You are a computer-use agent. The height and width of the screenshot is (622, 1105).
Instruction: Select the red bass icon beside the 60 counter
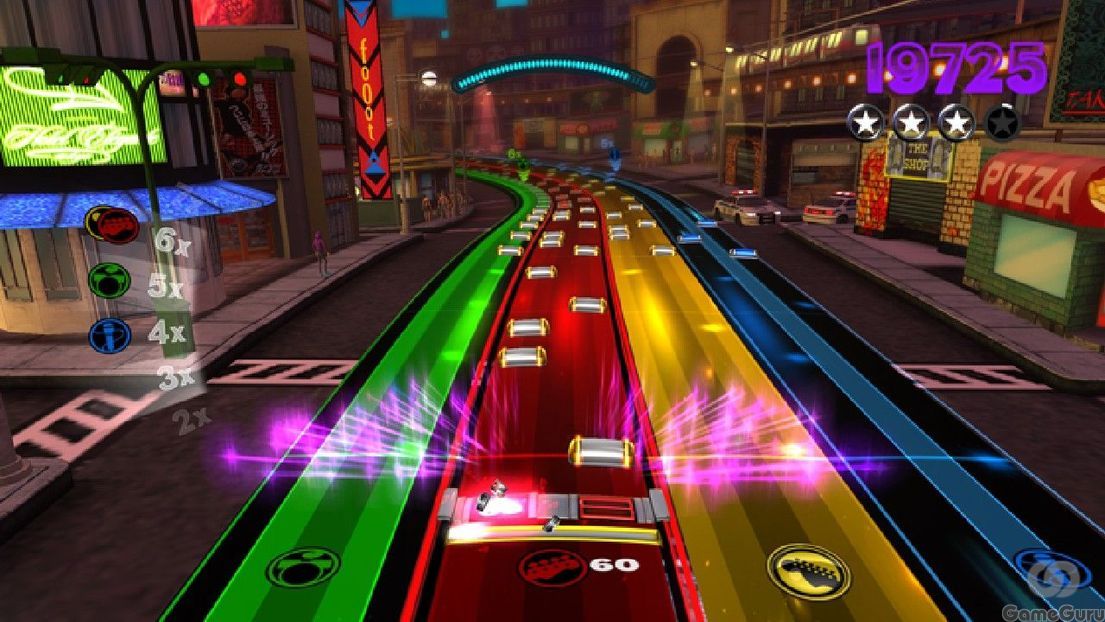click(553, 566)
